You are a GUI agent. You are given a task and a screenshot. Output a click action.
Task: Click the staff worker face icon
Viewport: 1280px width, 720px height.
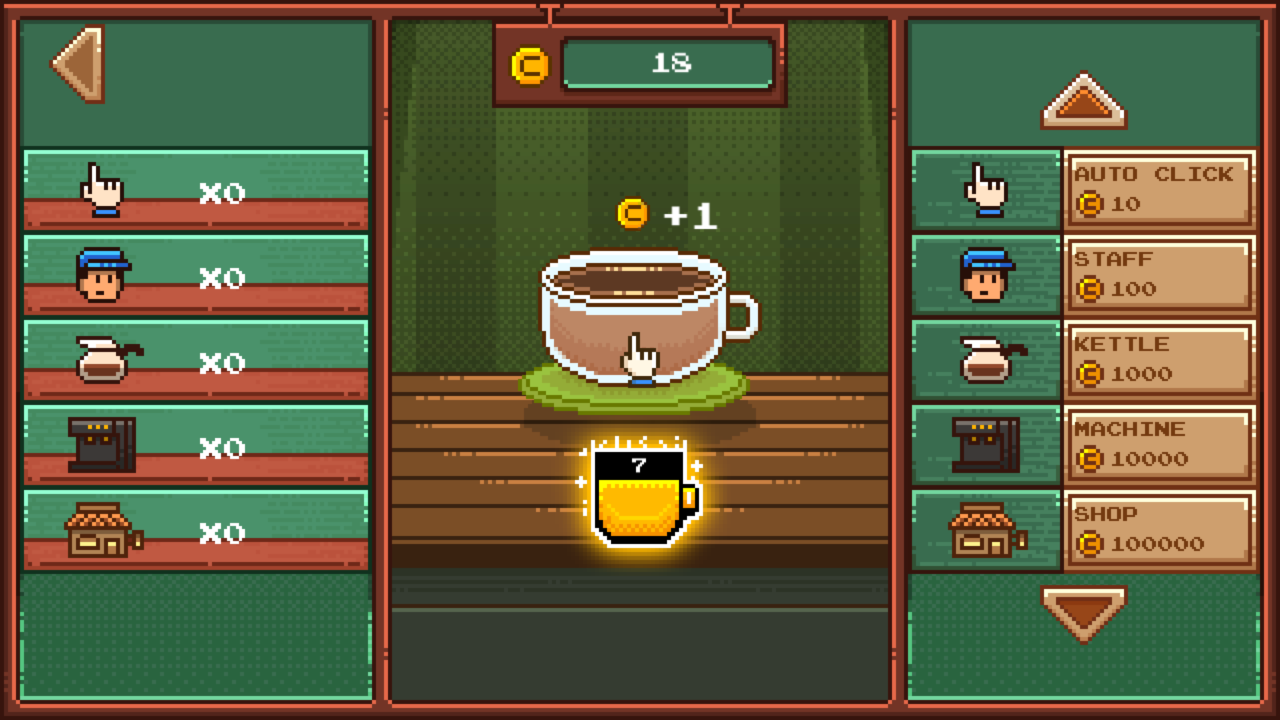coord(985,273)
